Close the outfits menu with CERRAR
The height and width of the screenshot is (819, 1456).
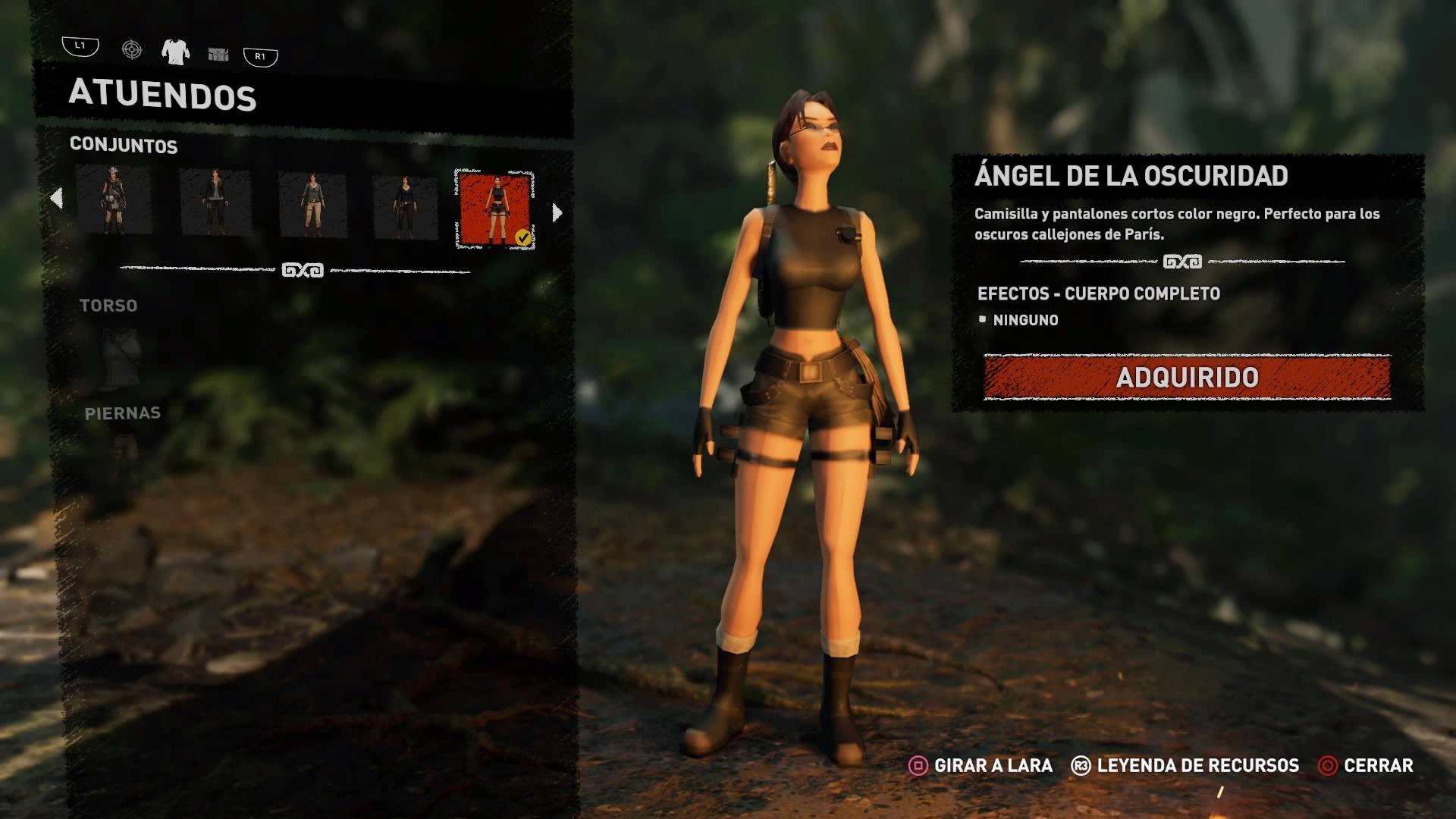tap(1367, 766)
